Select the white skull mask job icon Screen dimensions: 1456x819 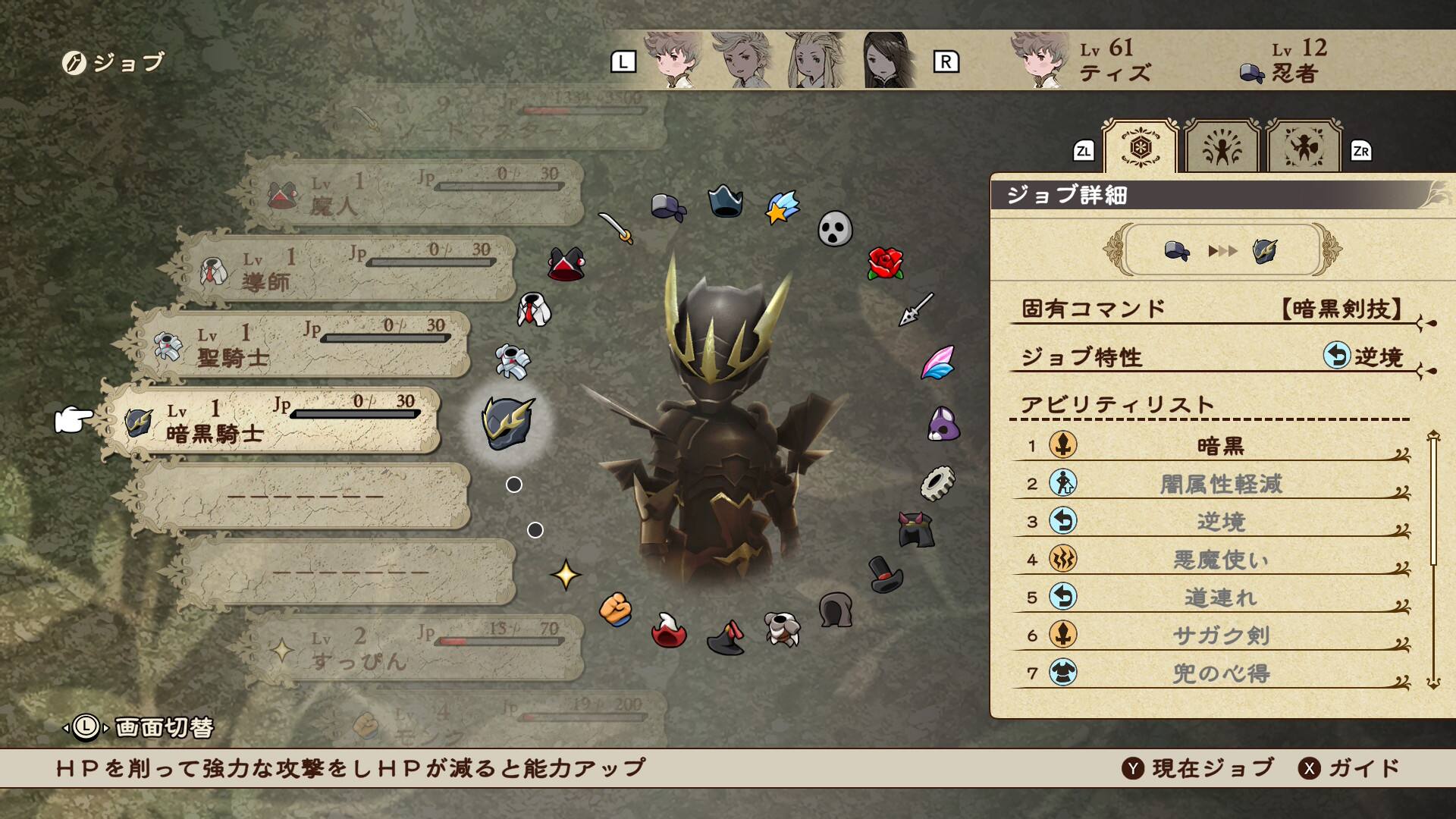835,228
